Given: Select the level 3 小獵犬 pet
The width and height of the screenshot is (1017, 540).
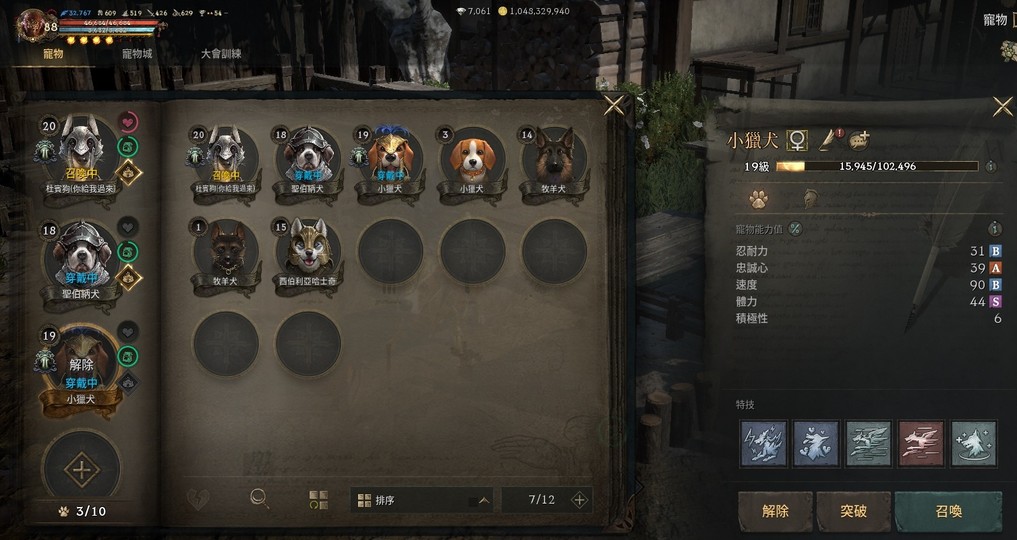Looking at the screenshot, I should click(471, 160).
